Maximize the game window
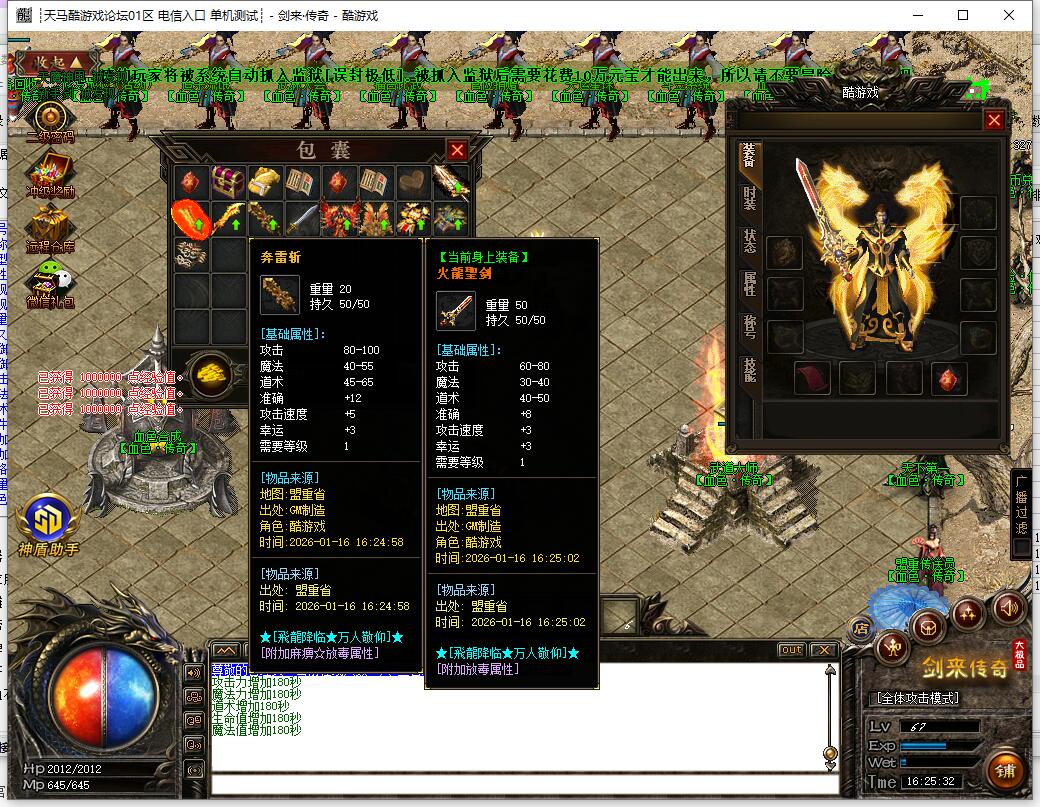The width and height of the screenshot is (1040, 807). point(963,15)
